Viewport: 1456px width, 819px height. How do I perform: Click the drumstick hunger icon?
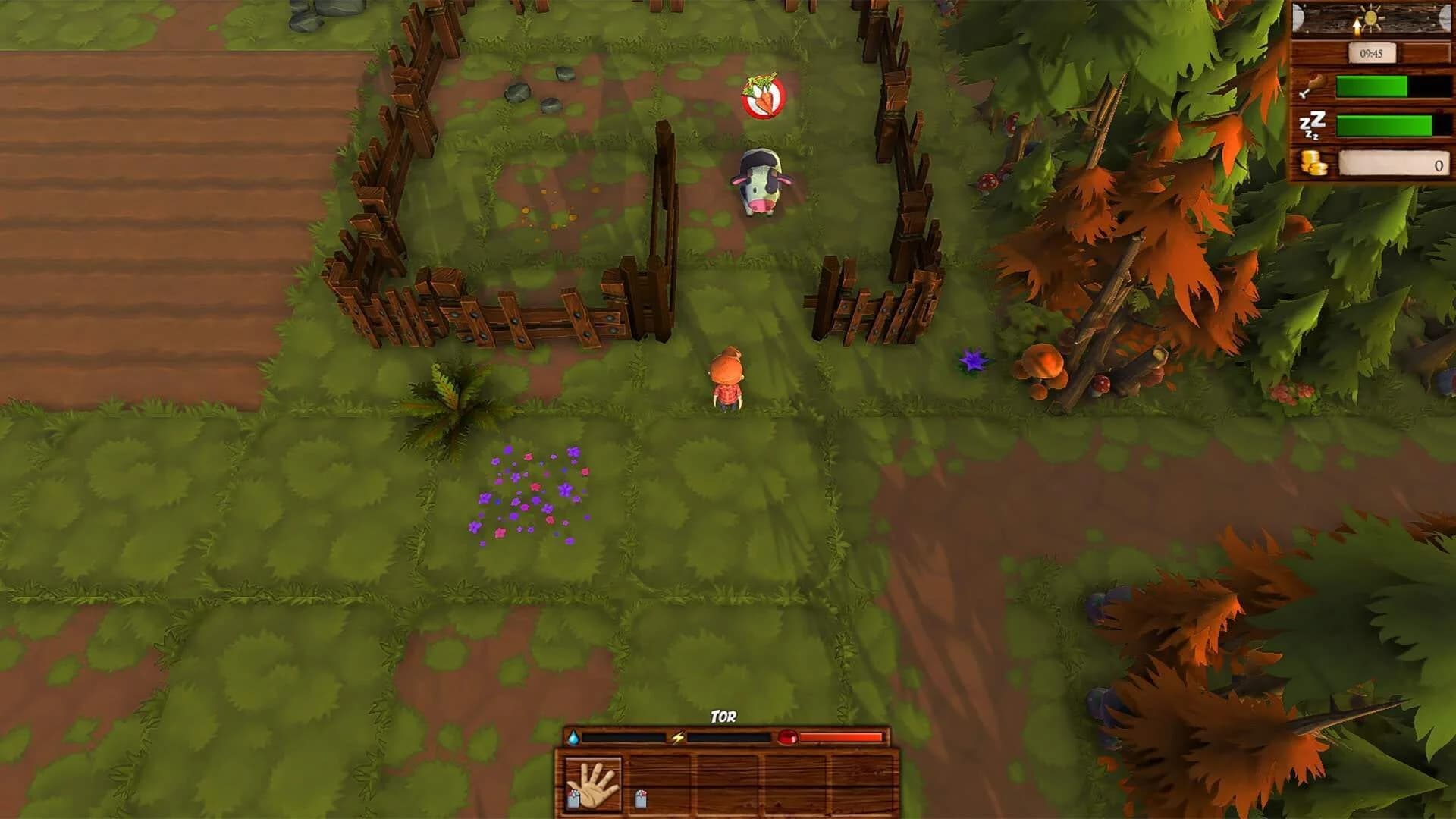tap(1313, 84)
